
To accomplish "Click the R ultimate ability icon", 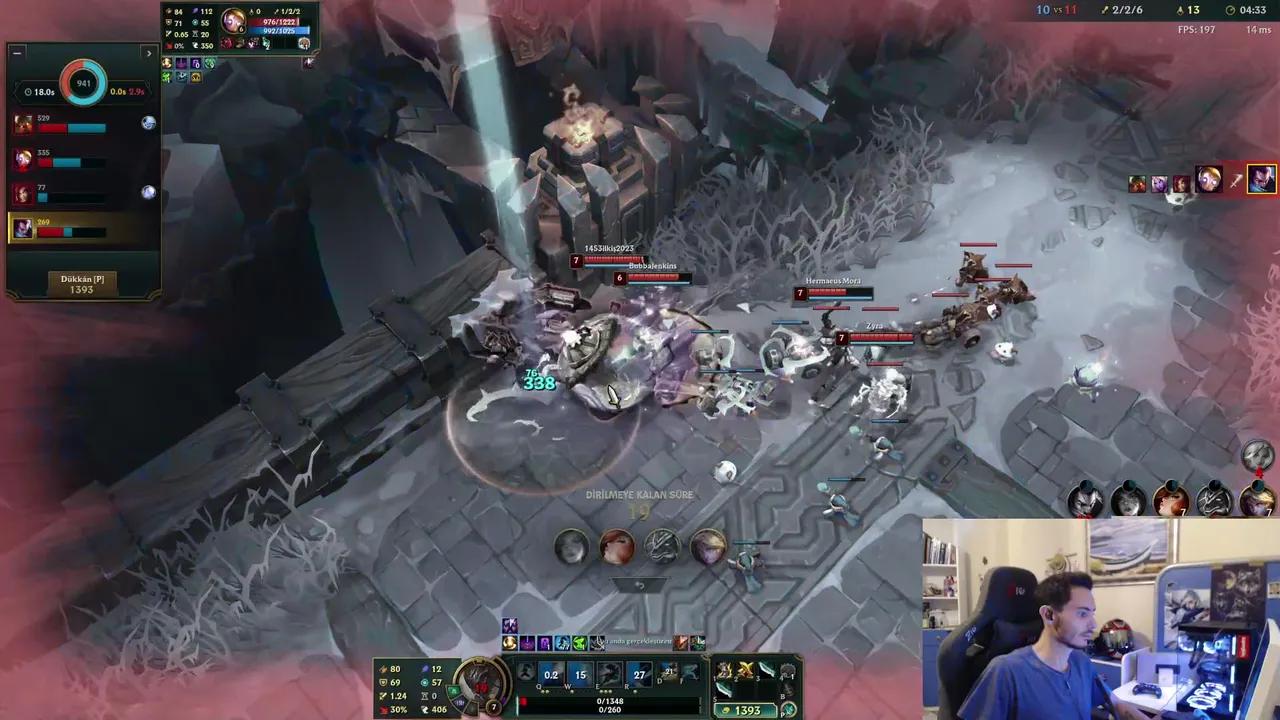I will pos(638,676).
